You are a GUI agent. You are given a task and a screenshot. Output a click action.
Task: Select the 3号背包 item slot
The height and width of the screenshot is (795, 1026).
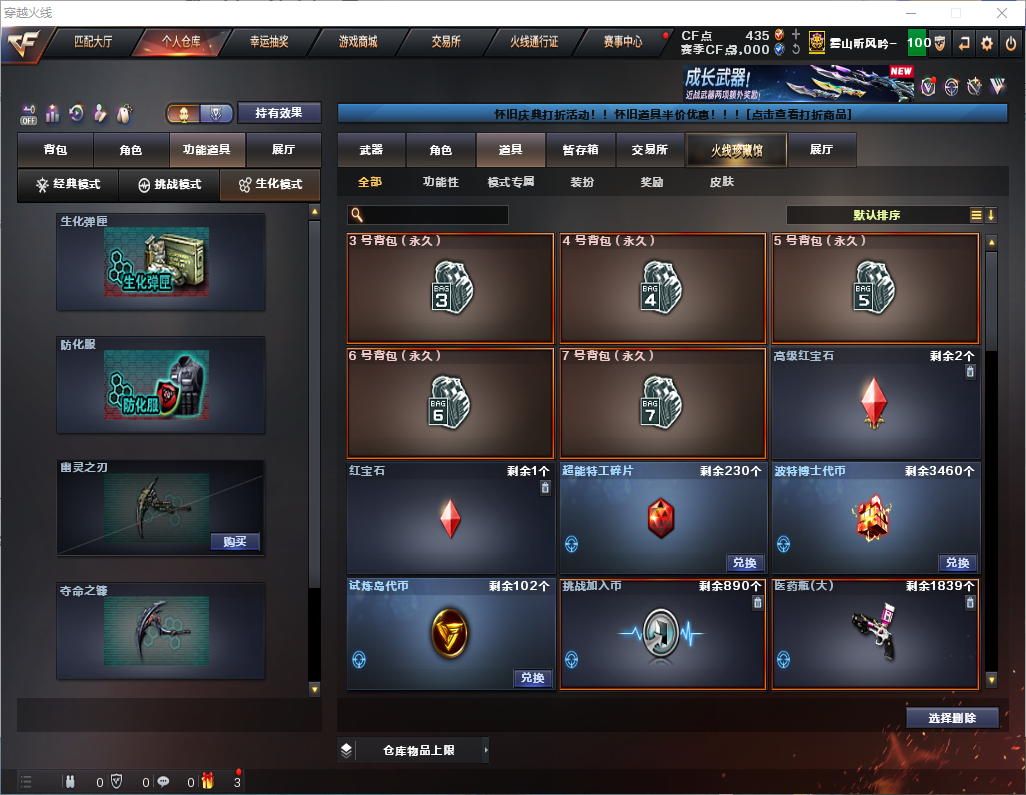pyautogui.click(x=450, y=289)
